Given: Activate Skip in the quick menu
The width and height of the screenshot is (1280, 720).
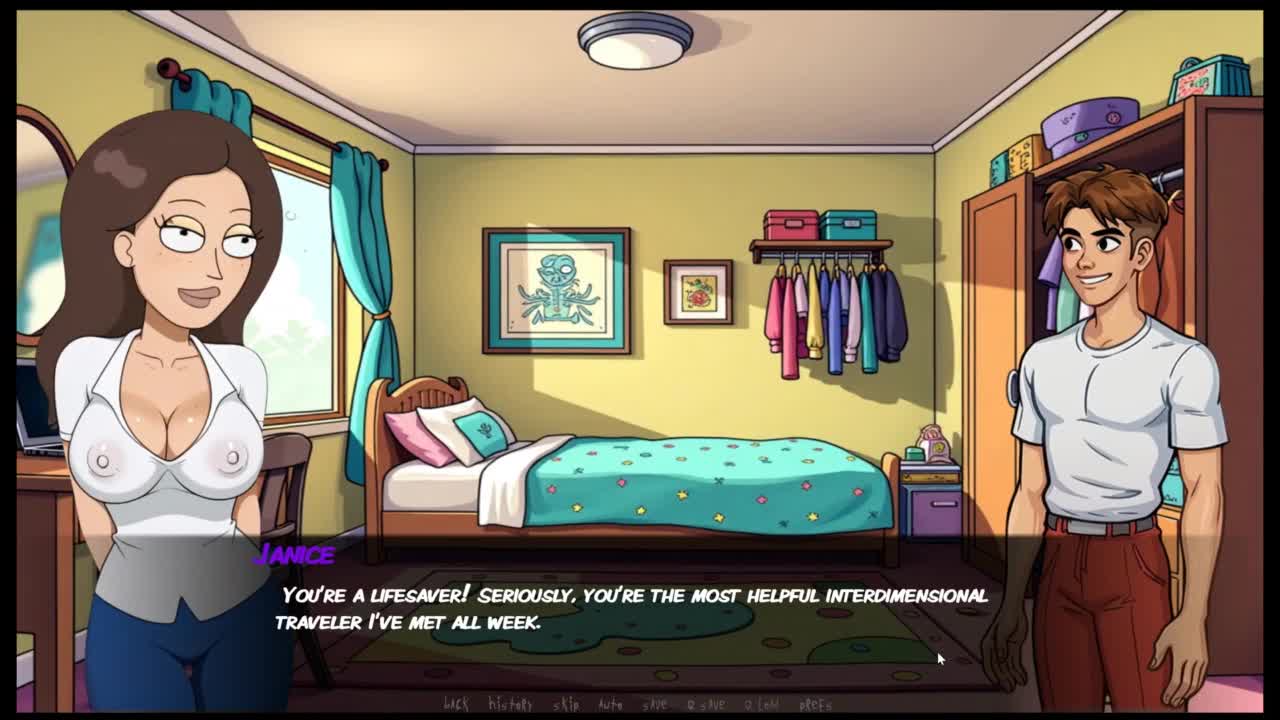Looking at the screenshot, I should pyautogui.click(x=566, y=704).
